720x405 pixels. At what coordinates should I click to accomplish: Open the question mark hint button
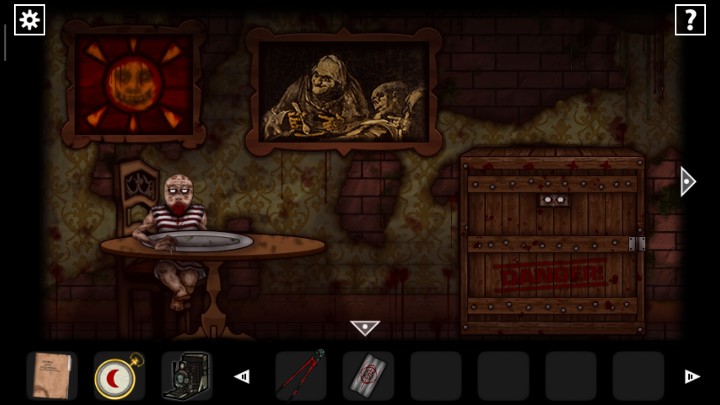click(690, 19)
